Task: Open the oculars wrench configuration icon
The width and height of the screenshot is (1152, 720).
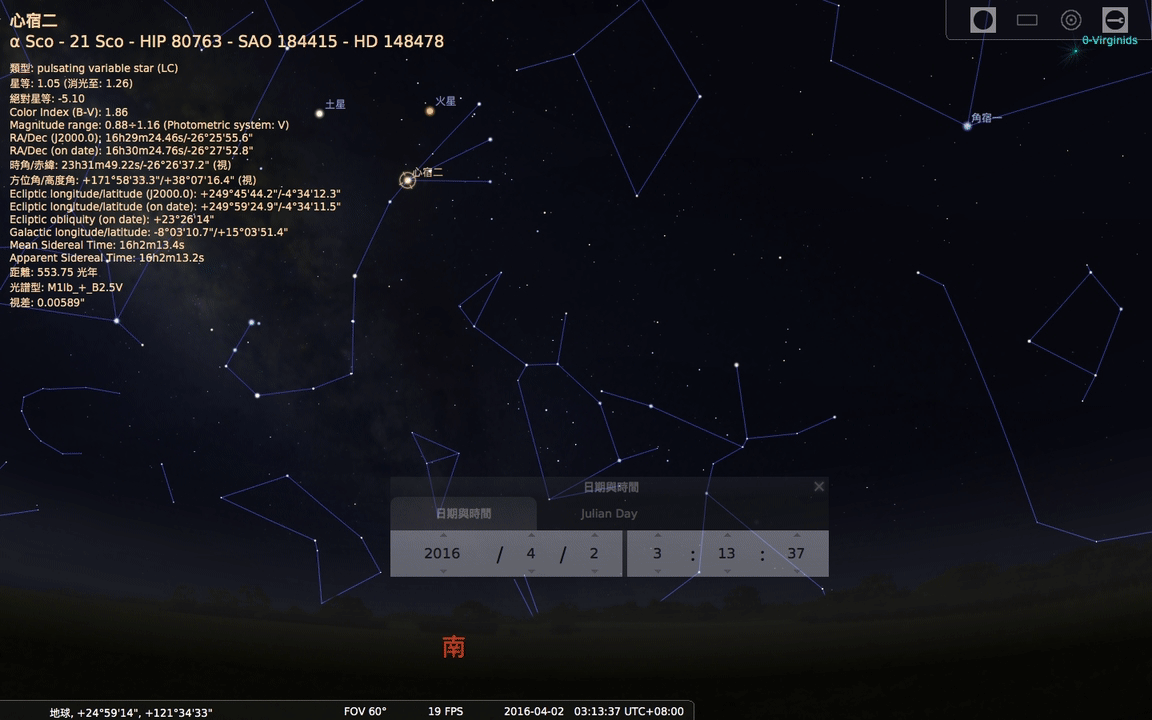Action: coord(1115,19)
